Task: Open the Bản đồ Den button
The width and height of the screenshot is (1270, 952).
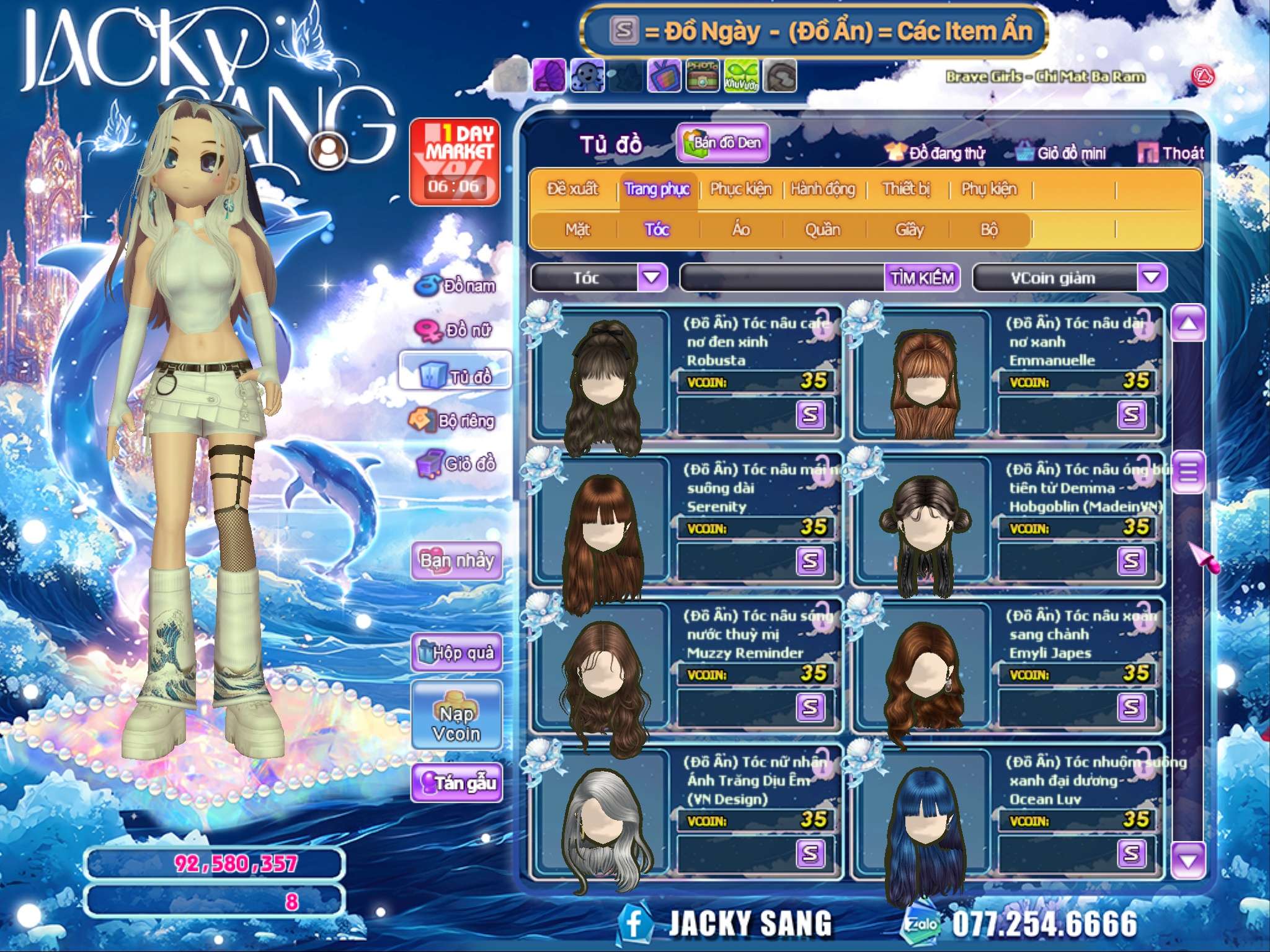Action: point(722,143)
